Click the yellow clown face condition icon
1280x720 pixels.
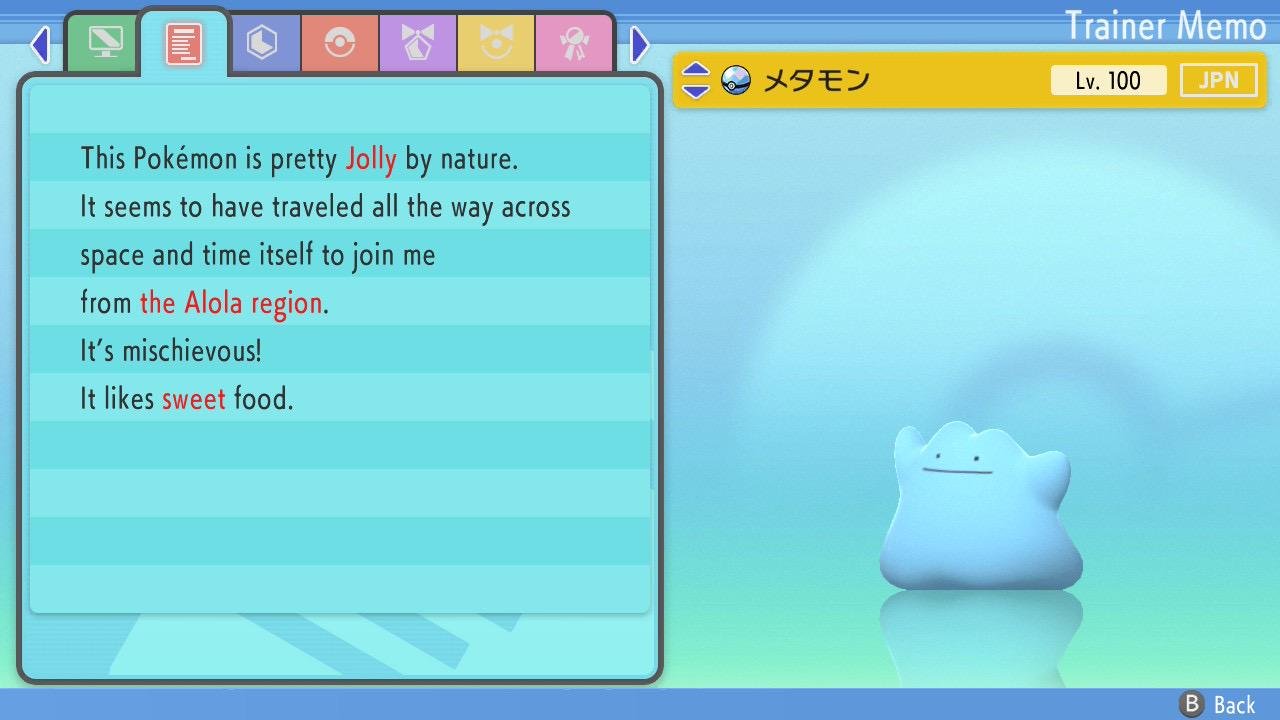[x=496, y=43]
